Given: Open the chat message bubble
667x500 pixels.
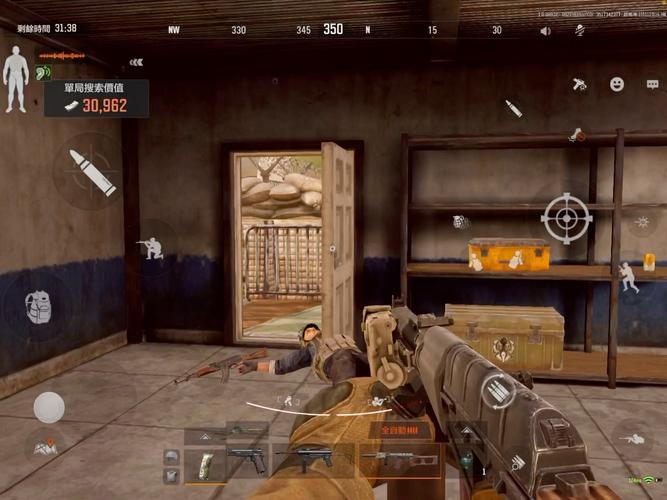Looking at the screenshot, I should pyautogui.click(x=651, y=84).
